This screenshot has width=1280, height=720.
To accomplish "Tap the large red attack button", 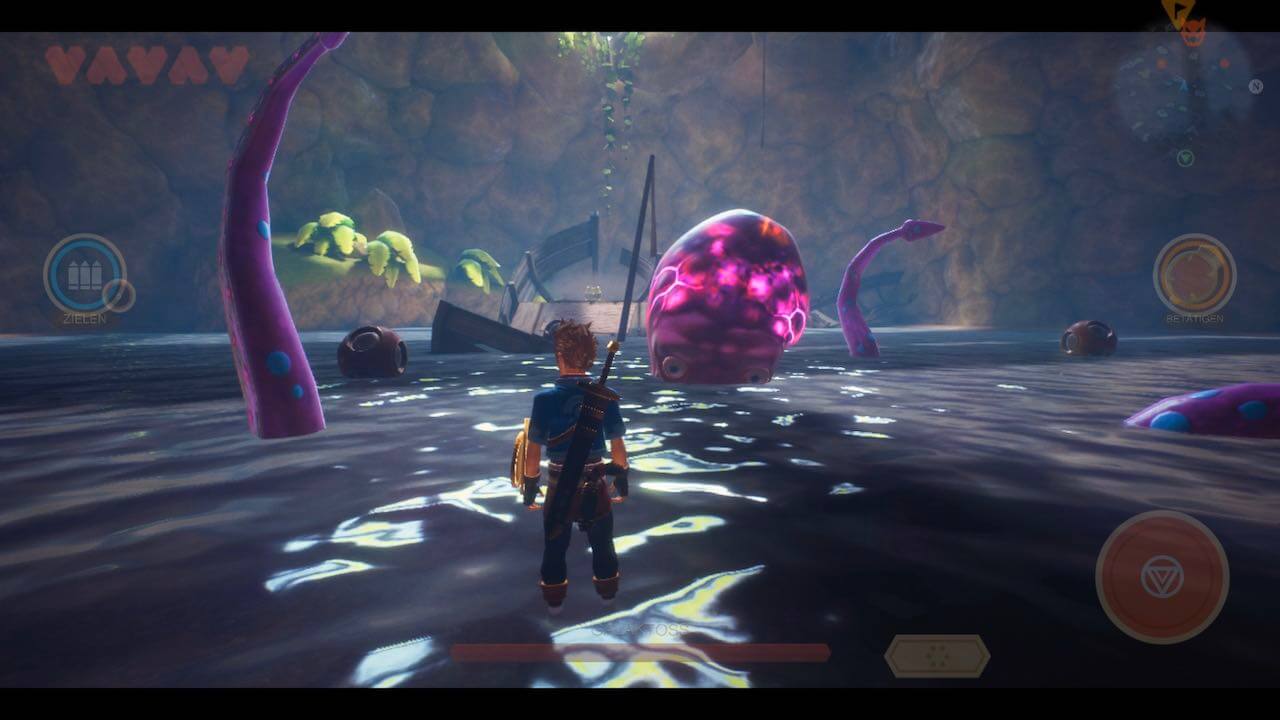I will [1162, 576].
